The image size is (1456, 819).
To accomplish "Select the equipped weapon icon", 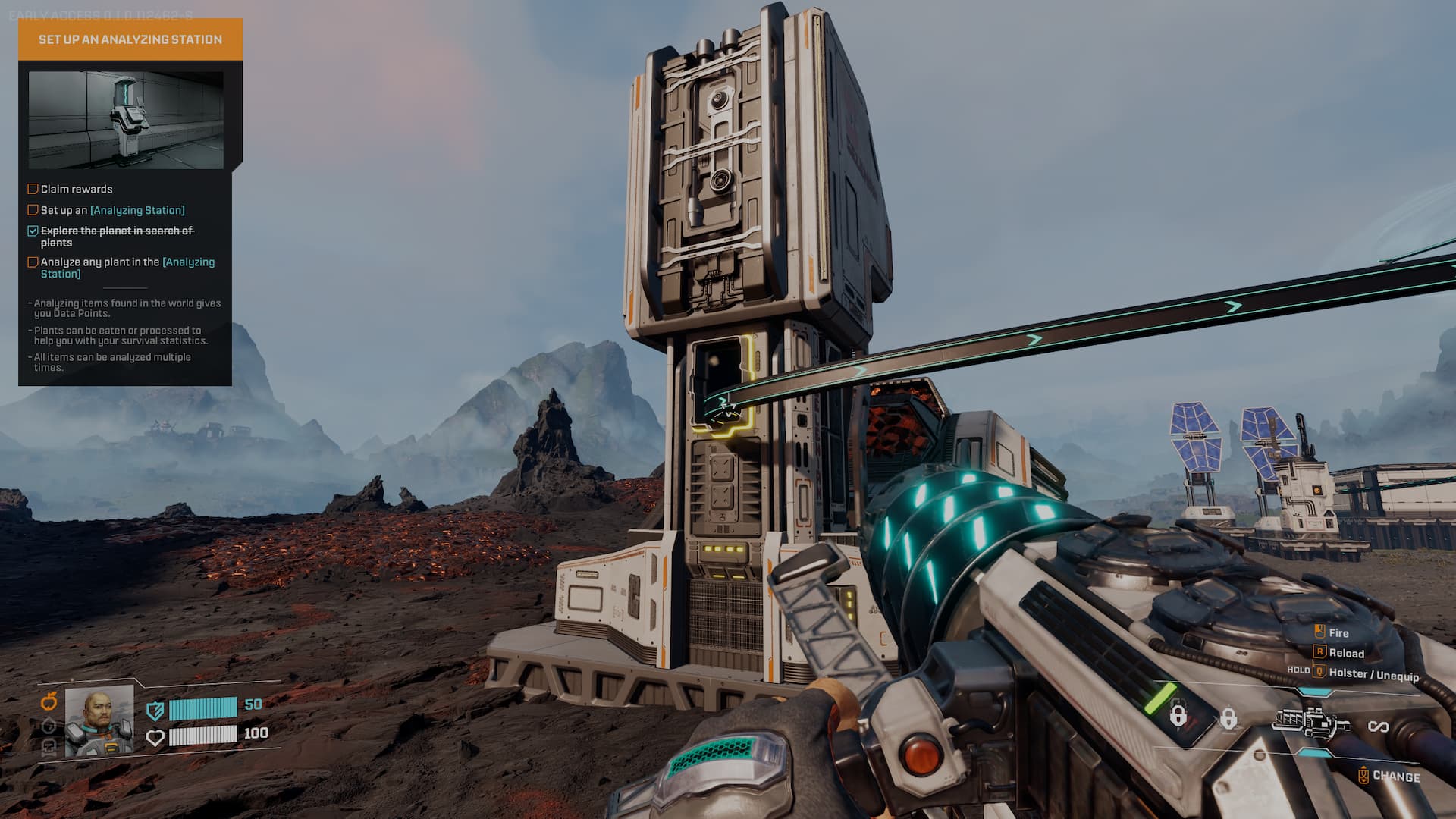I will 1311,723.
